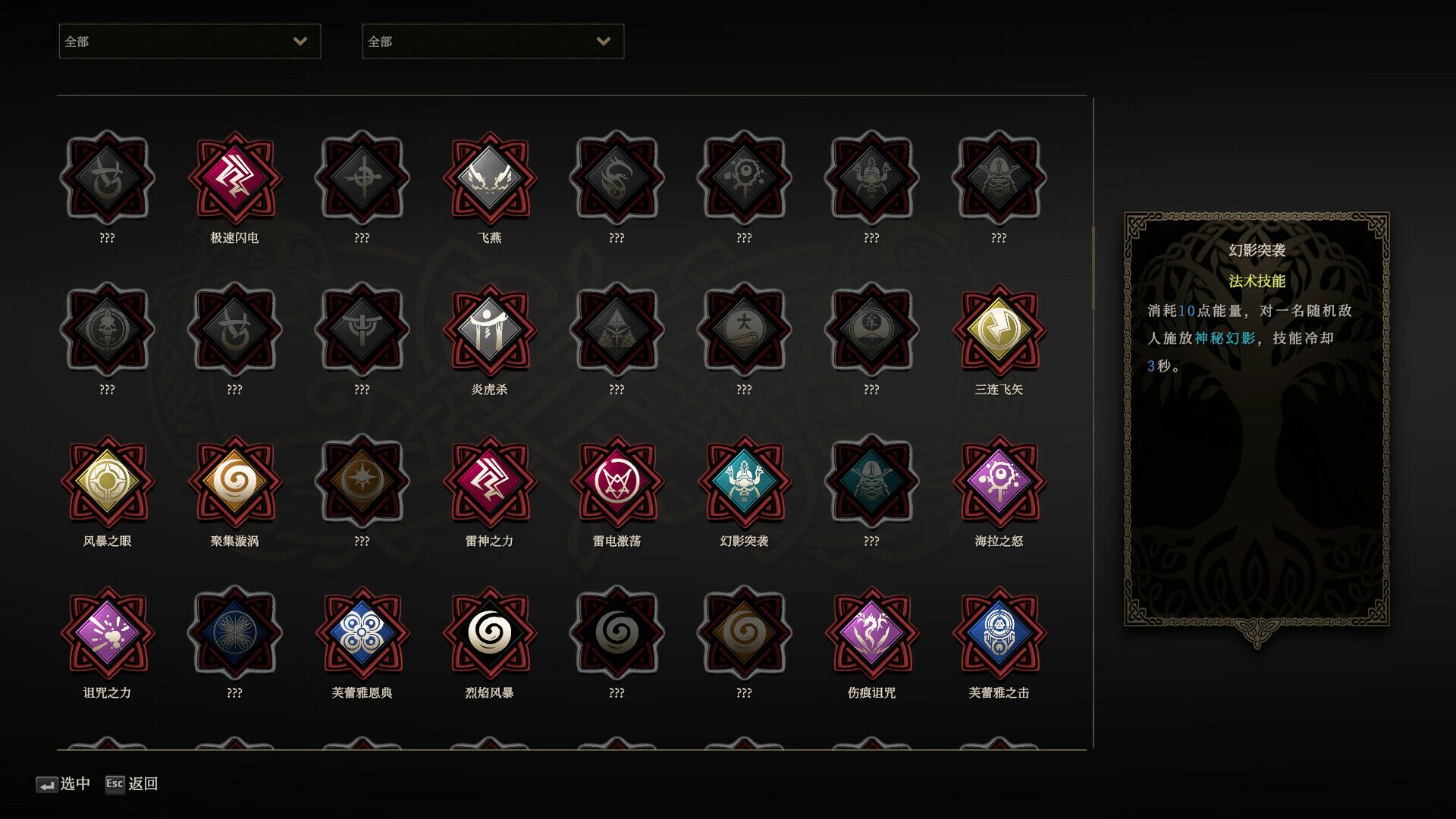Screen dimensions: 1456x819
Task: Select the 雷神之力 skill icon
Action: tap(489, 482)
